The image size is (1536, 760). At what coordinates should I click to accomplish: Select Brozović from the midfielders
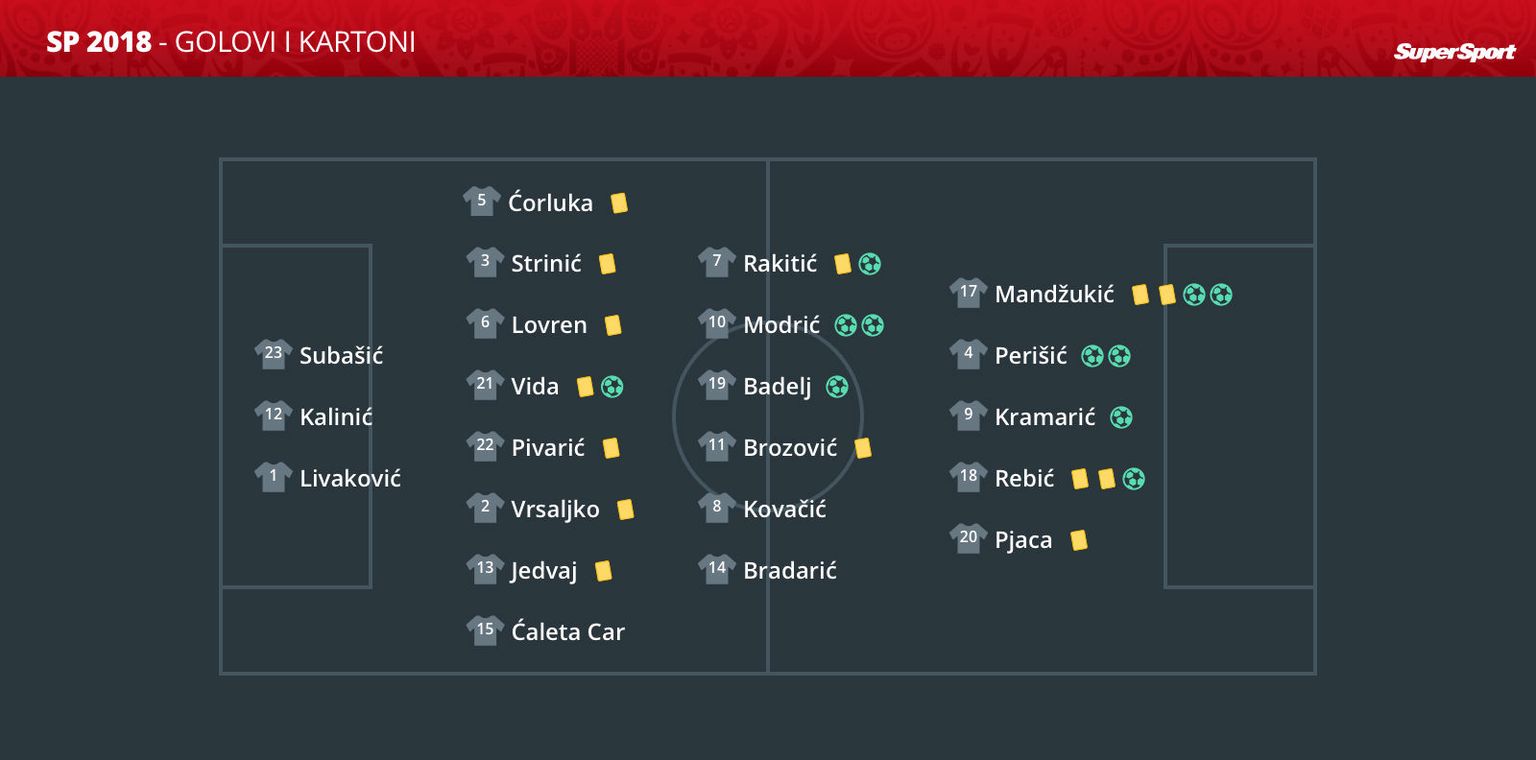pyautogui.click(x=789, y=448)
